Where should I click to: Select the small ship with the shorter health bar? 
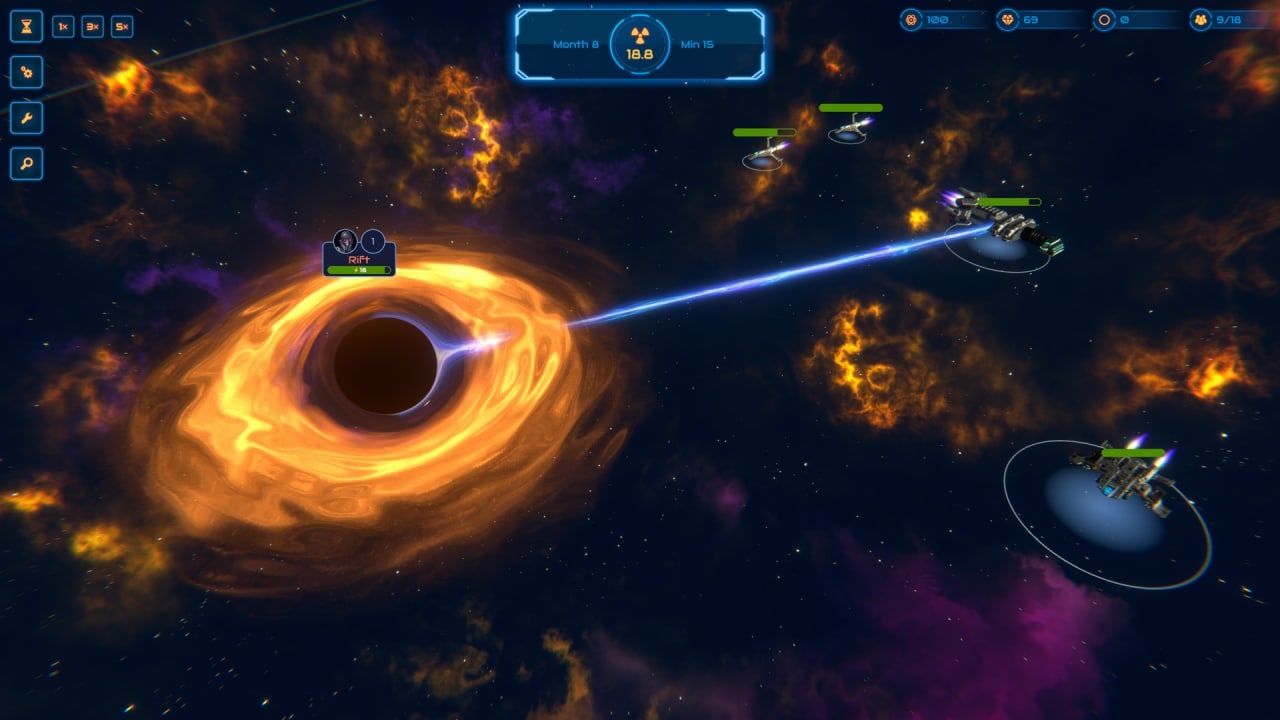765,152
